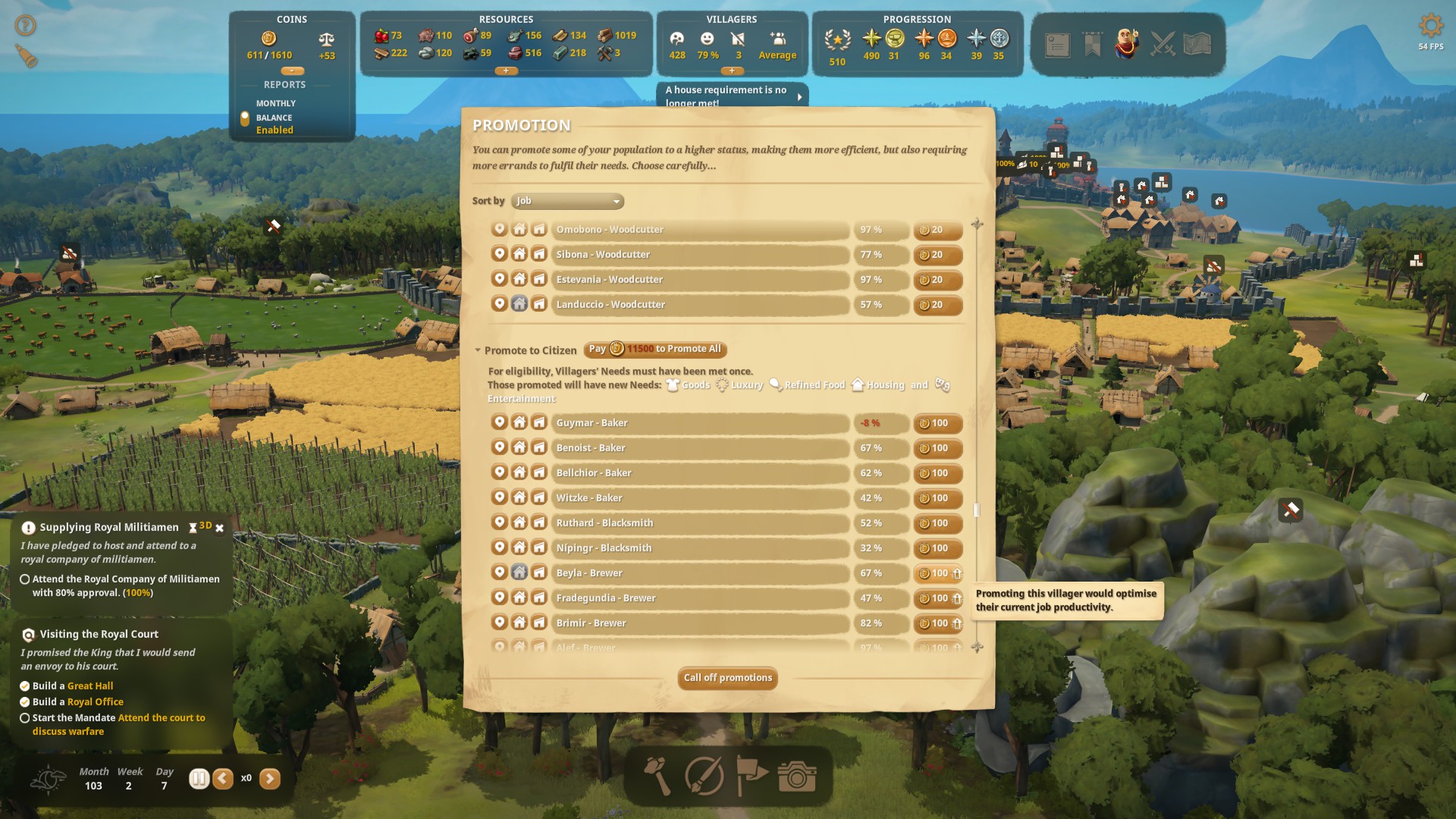Open the crossed swords military panel
Screen dimensions: 1456x819
pos(1163,44)
